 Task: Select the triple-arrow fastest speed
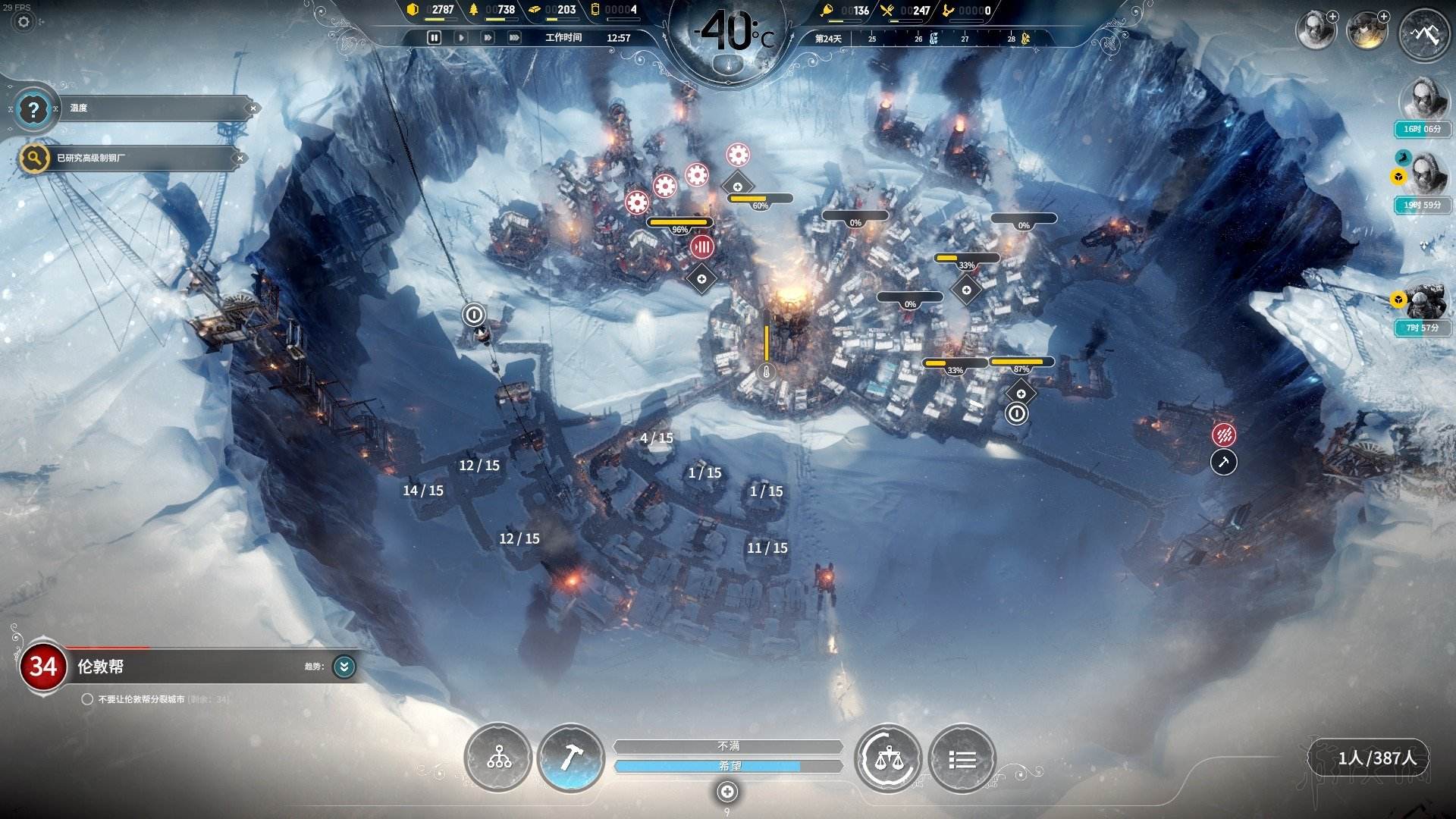tap(514, 37)
